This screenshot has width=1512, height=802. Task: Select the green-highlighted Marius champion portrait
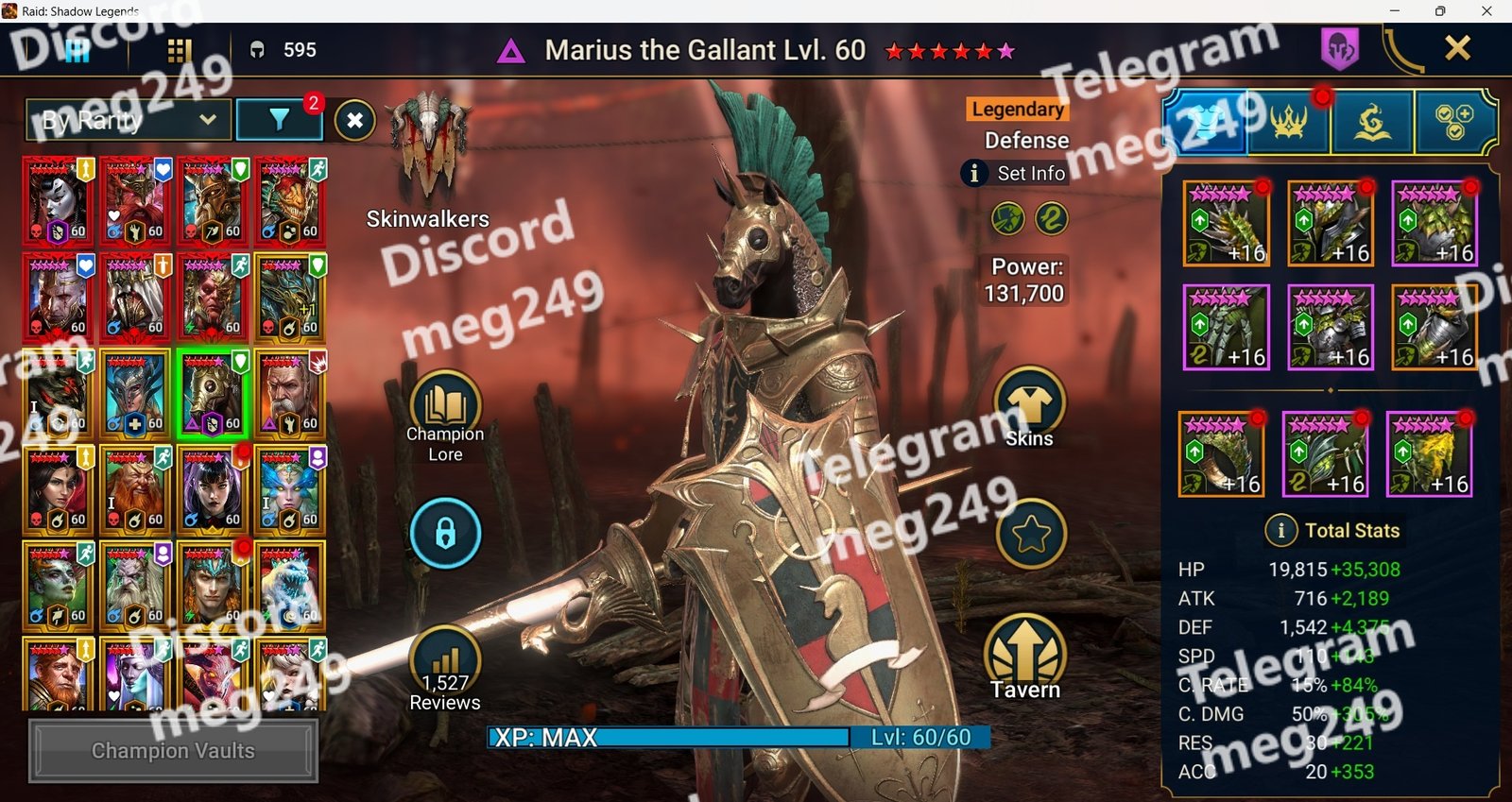(213, 394)
